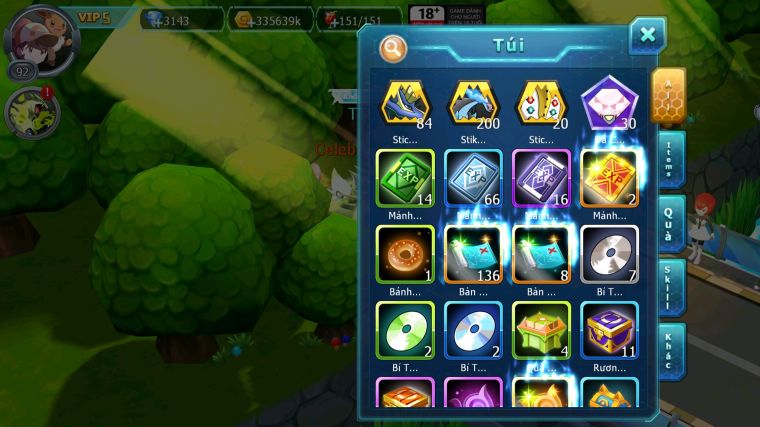
Task: Open the treasure map stack of 136
Action: pos(473,254)
